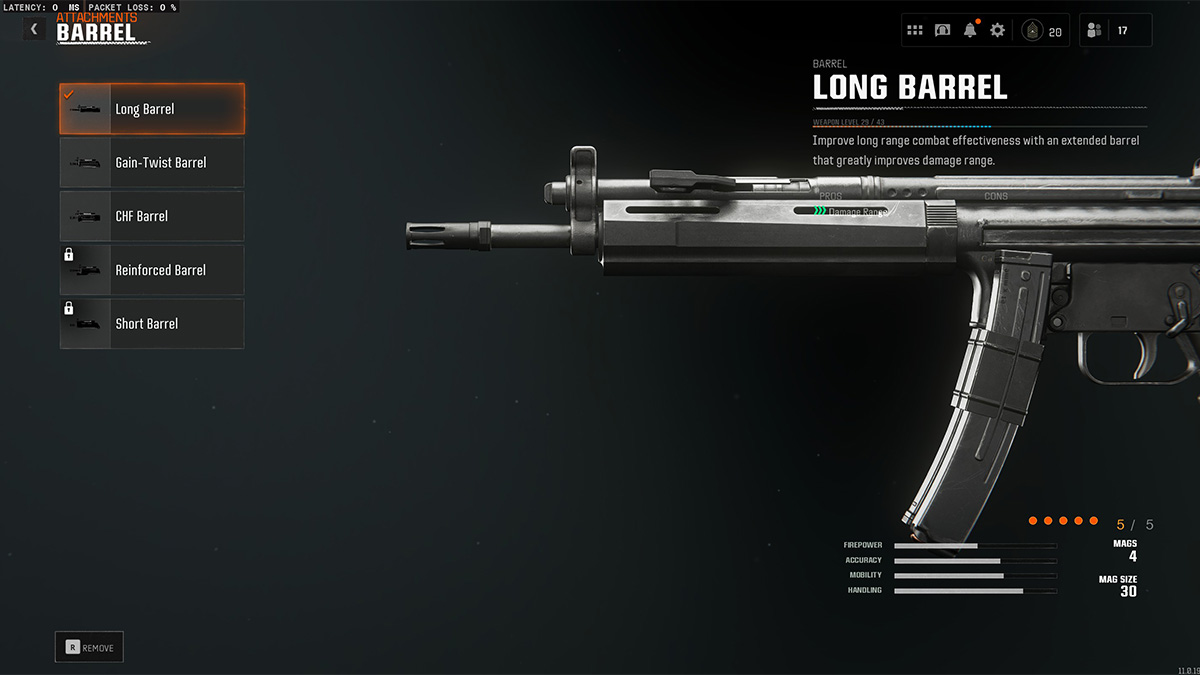Select the locked Reinforced Barrel entry
Image resolution: width=1200 pixels, height=675 pixels.
click(x=152, y=270)
